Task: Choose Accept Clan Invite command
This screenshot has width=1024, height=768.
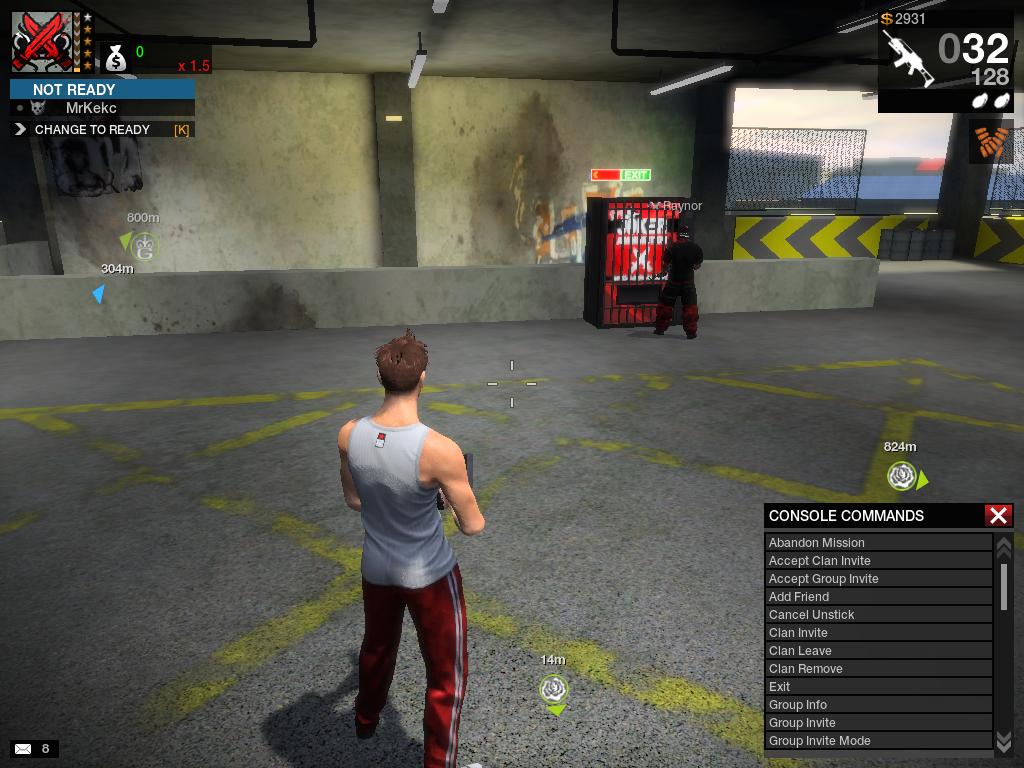Action: 878,561
